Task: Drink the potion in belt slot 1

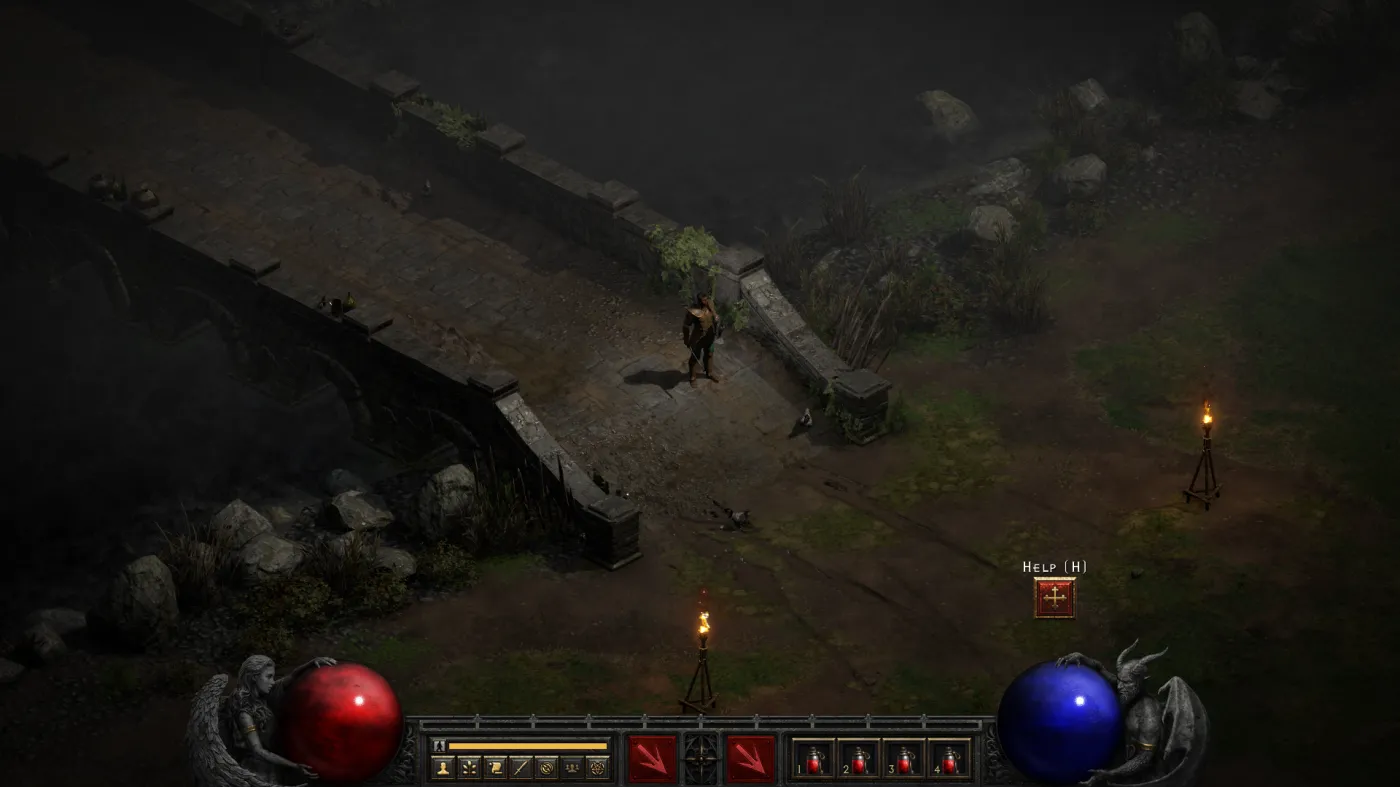Action: [x=815, y=758]
